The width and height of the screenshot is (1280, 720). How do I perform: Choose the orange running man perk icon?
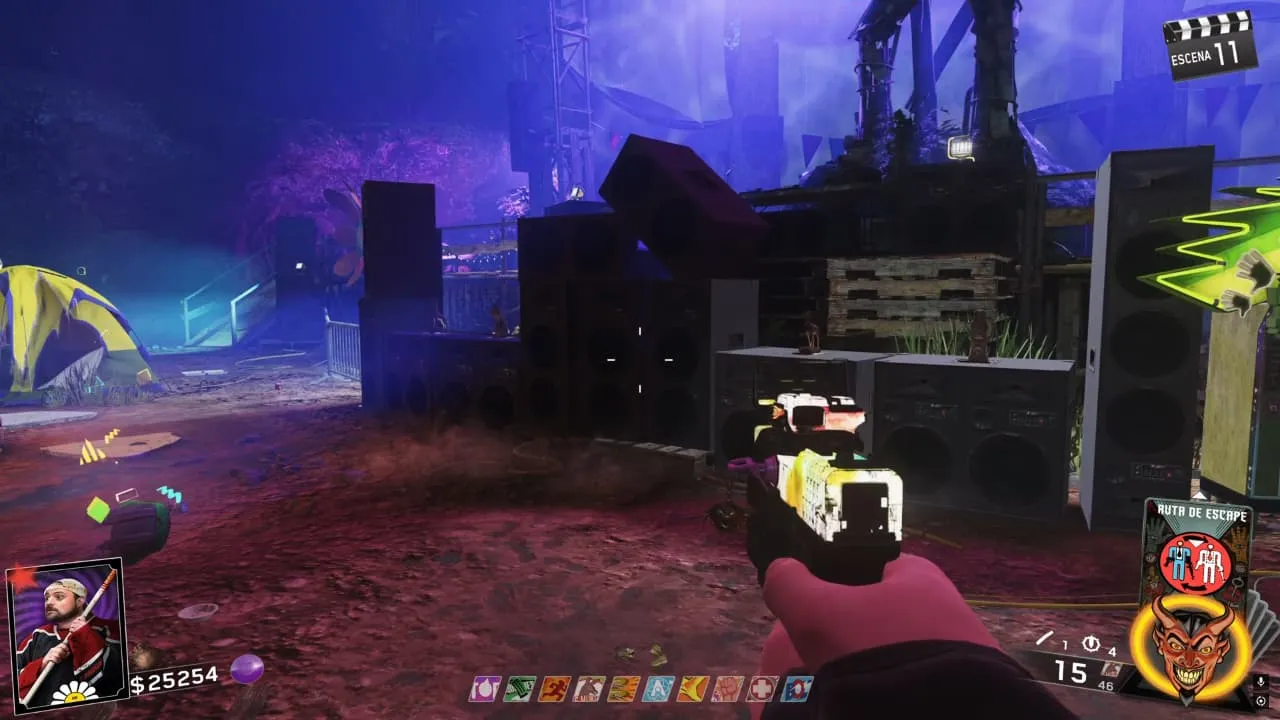[553, 688]
